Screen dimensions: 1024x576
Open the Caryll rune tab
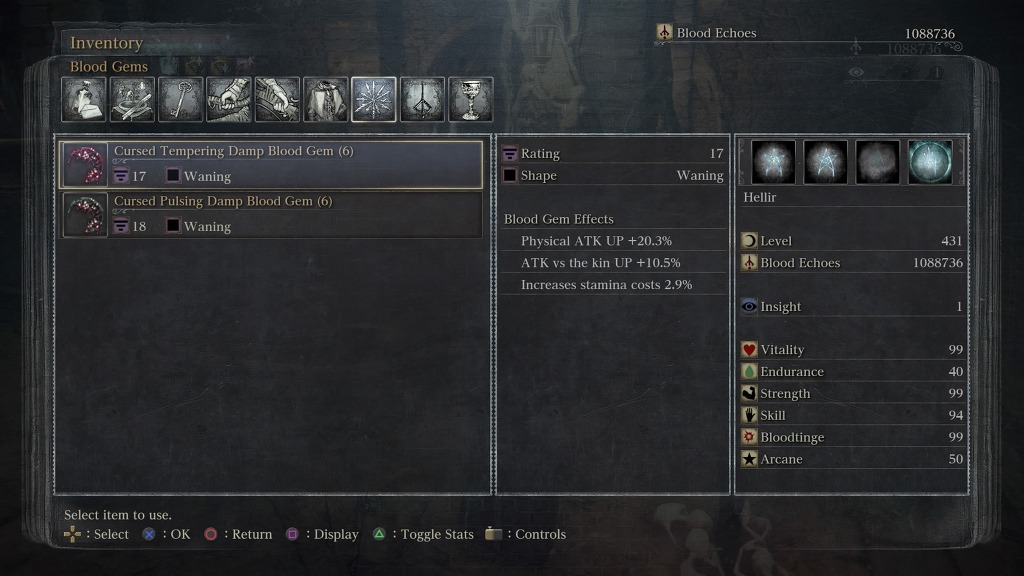pos(422,100)
